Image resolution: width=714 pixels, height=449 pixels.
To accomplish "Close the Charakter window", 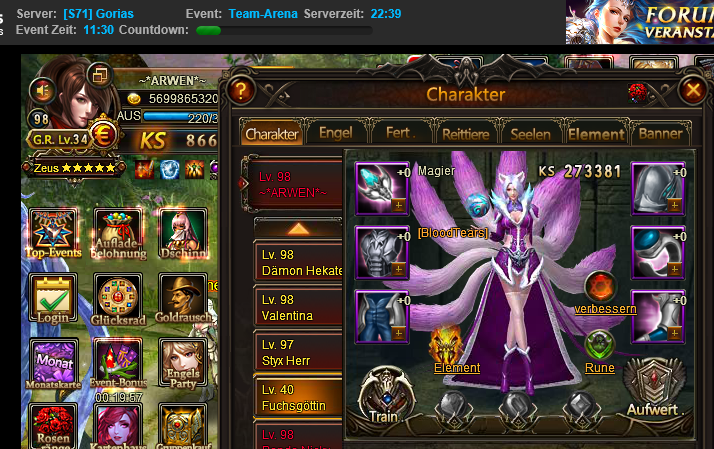I will (692, 90).
